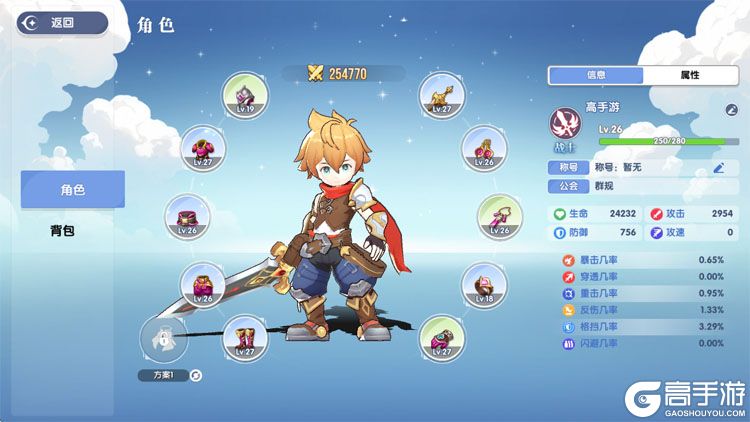Select the Lv.27 boots equipment slot

coord(244,338)
